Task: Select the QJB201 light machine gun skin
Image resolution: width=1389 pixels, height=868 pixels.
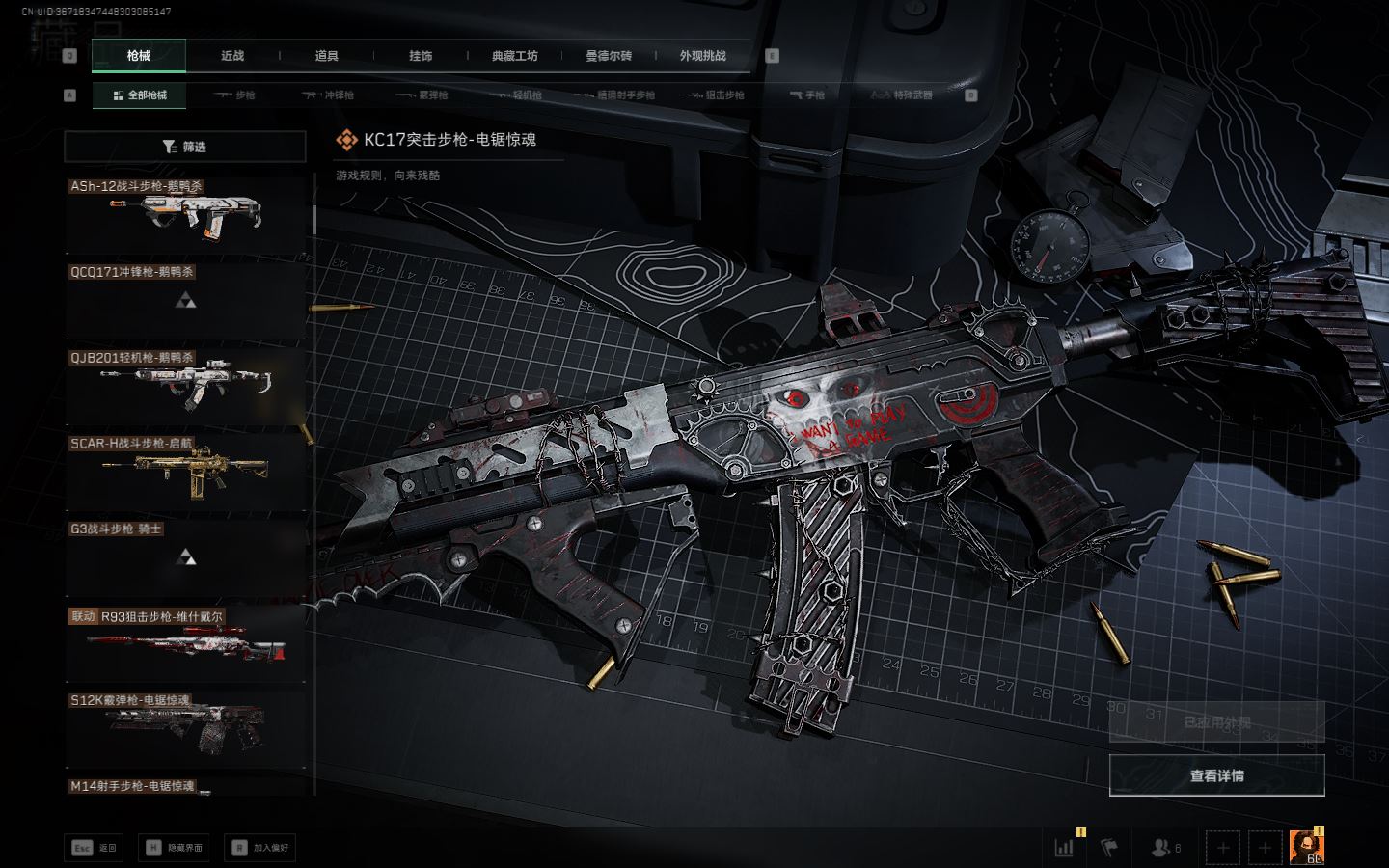Action: tap(185, 385)
